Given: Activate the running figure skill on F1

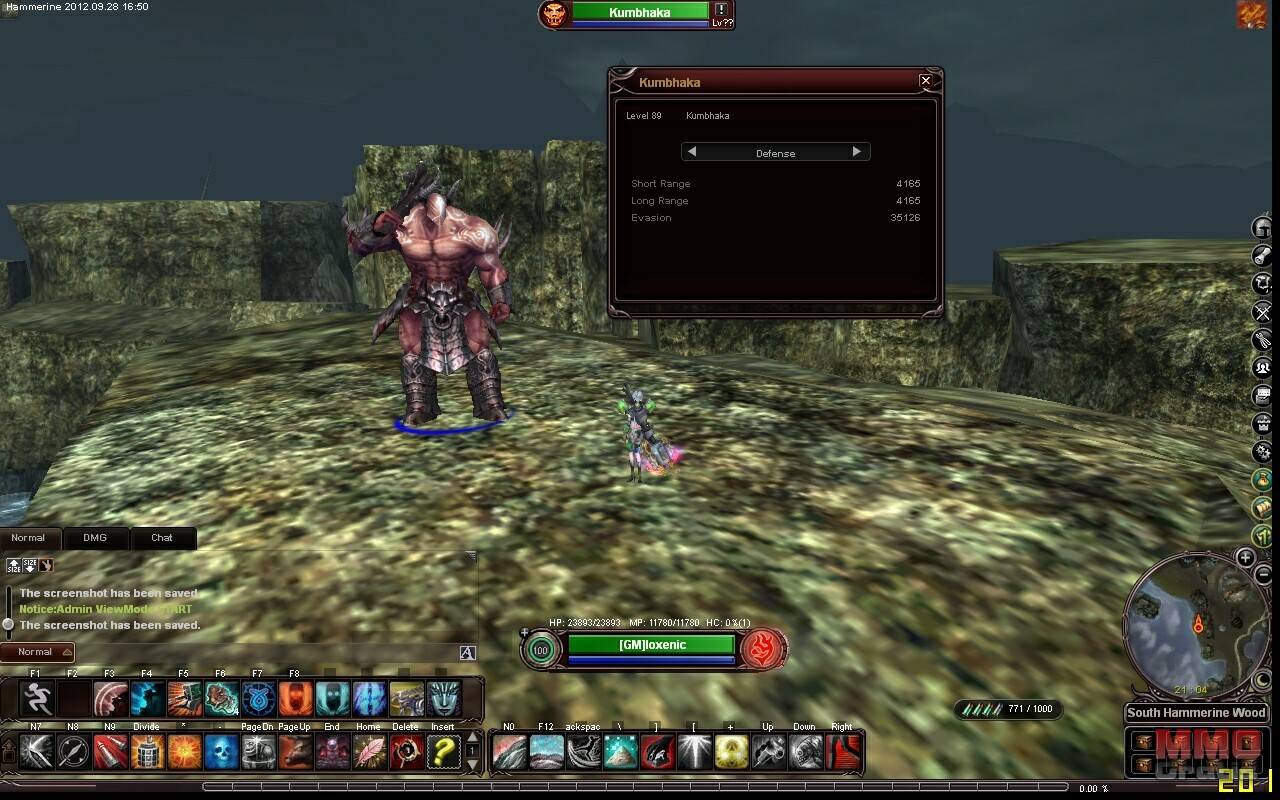Looking at the screenshot, I should click(x=37, y=698).
